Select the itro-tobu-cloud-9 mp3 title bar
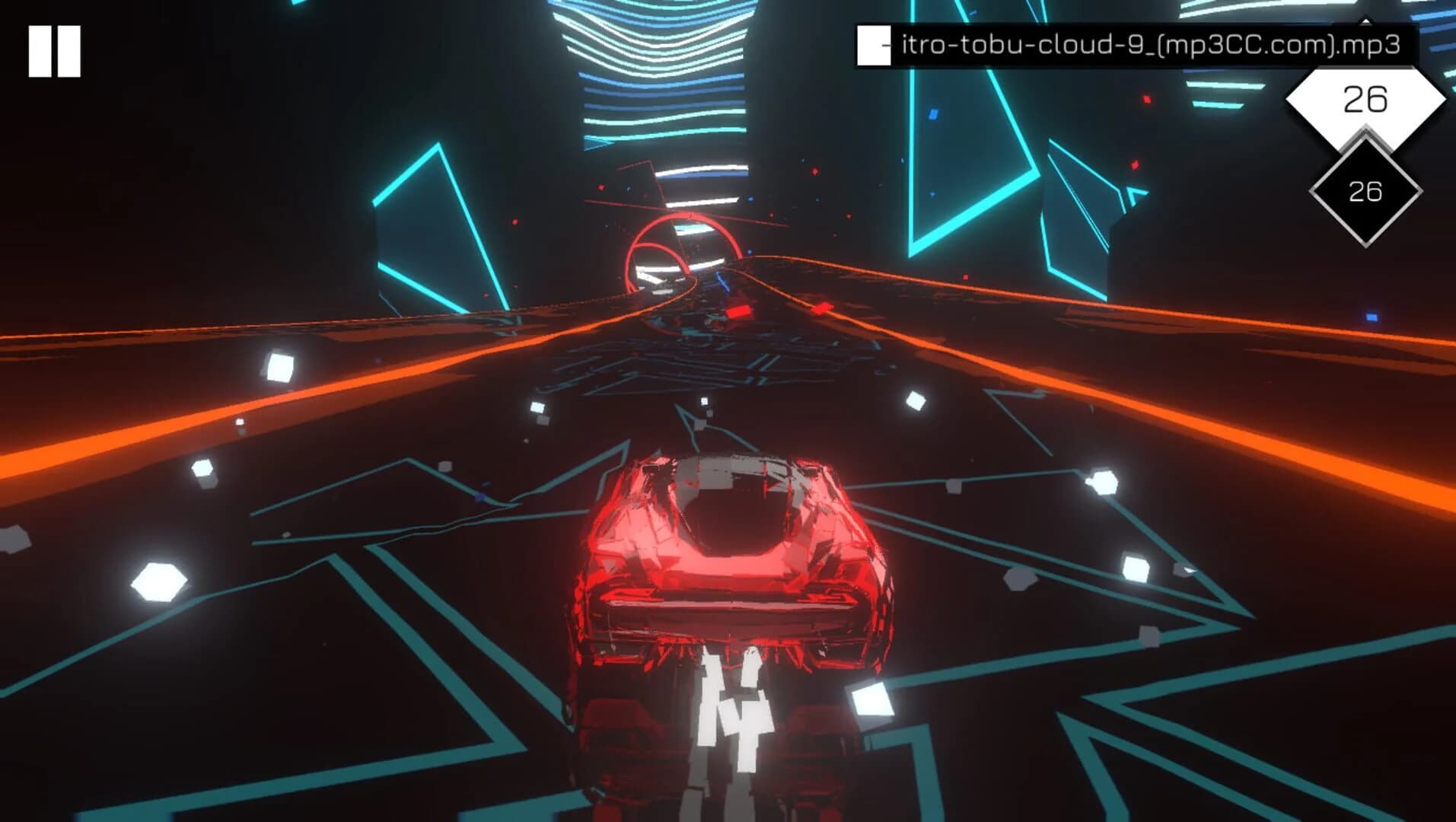This screenshot has width=1456, height=822. pos(1142,46)
